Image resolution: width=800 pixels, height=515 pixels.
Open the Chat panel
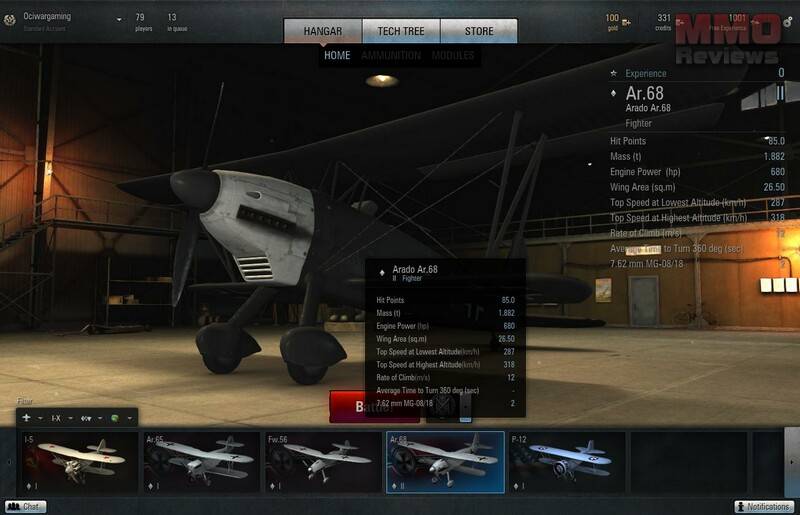tap(26, 507)
